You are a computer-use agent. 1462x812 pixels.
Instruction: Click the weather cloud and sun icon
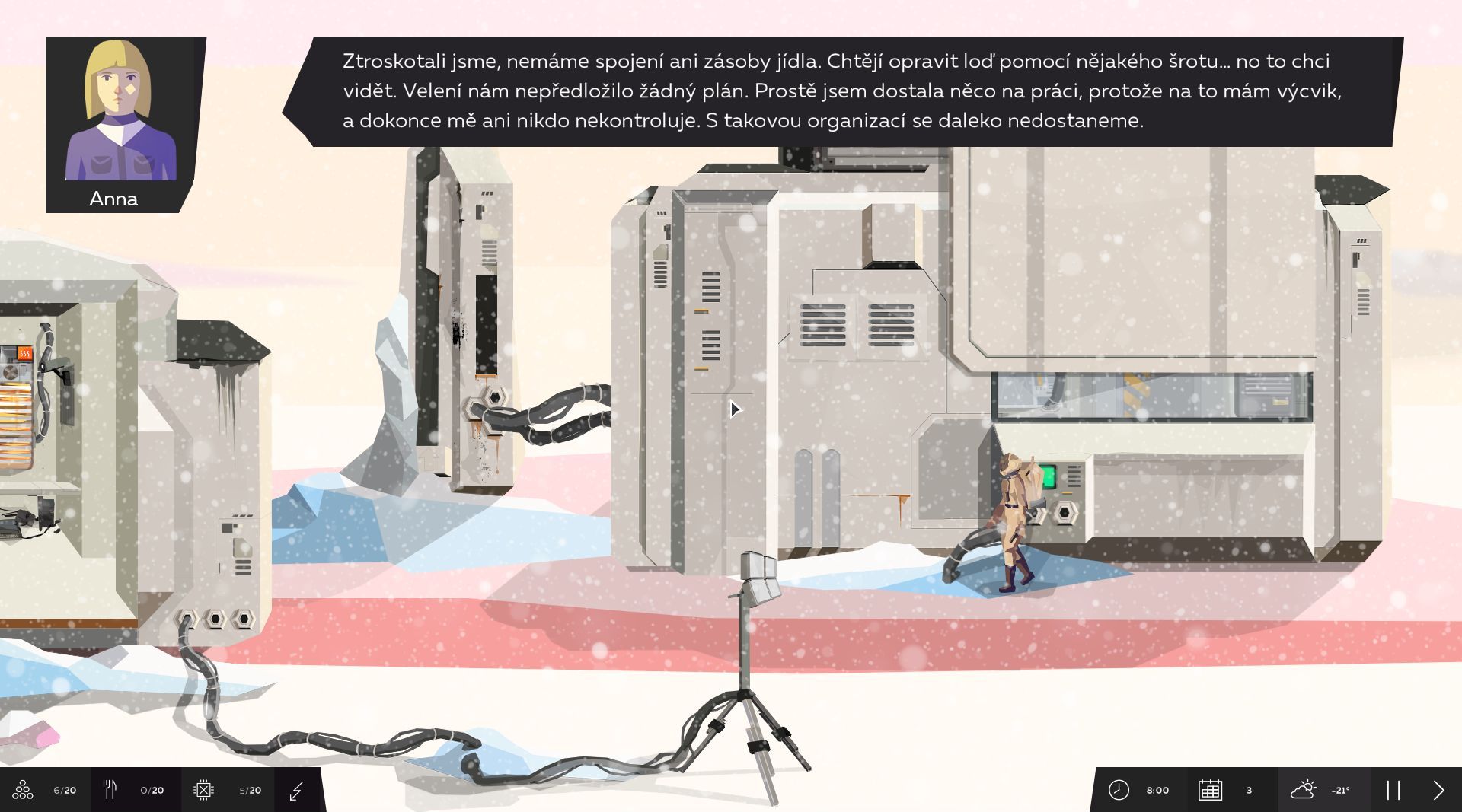(1303, 790)
